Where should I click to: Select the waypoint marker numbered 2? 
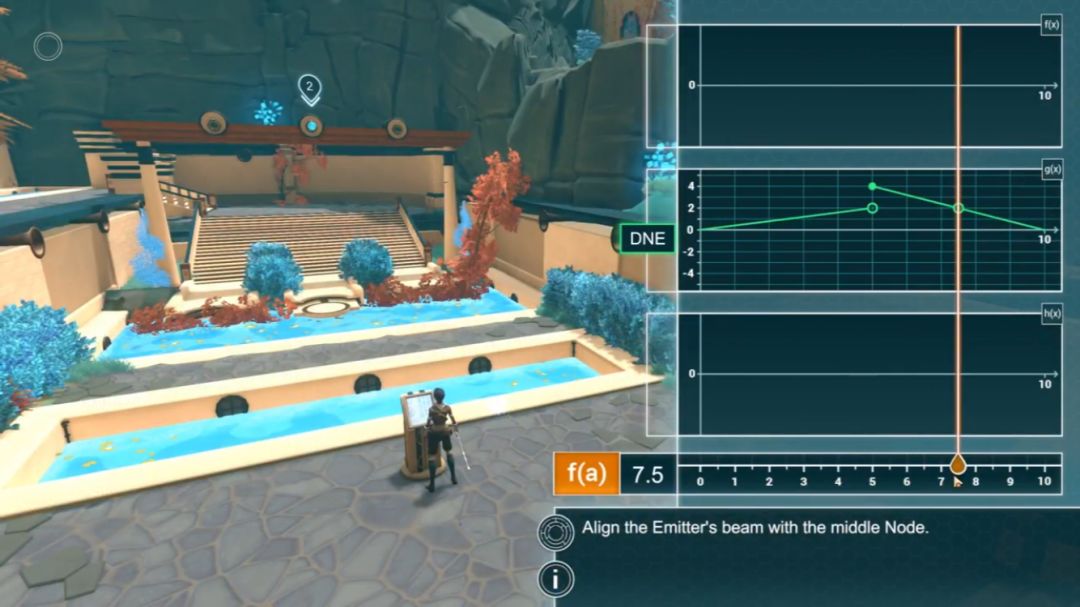click(x=310, y=89)
